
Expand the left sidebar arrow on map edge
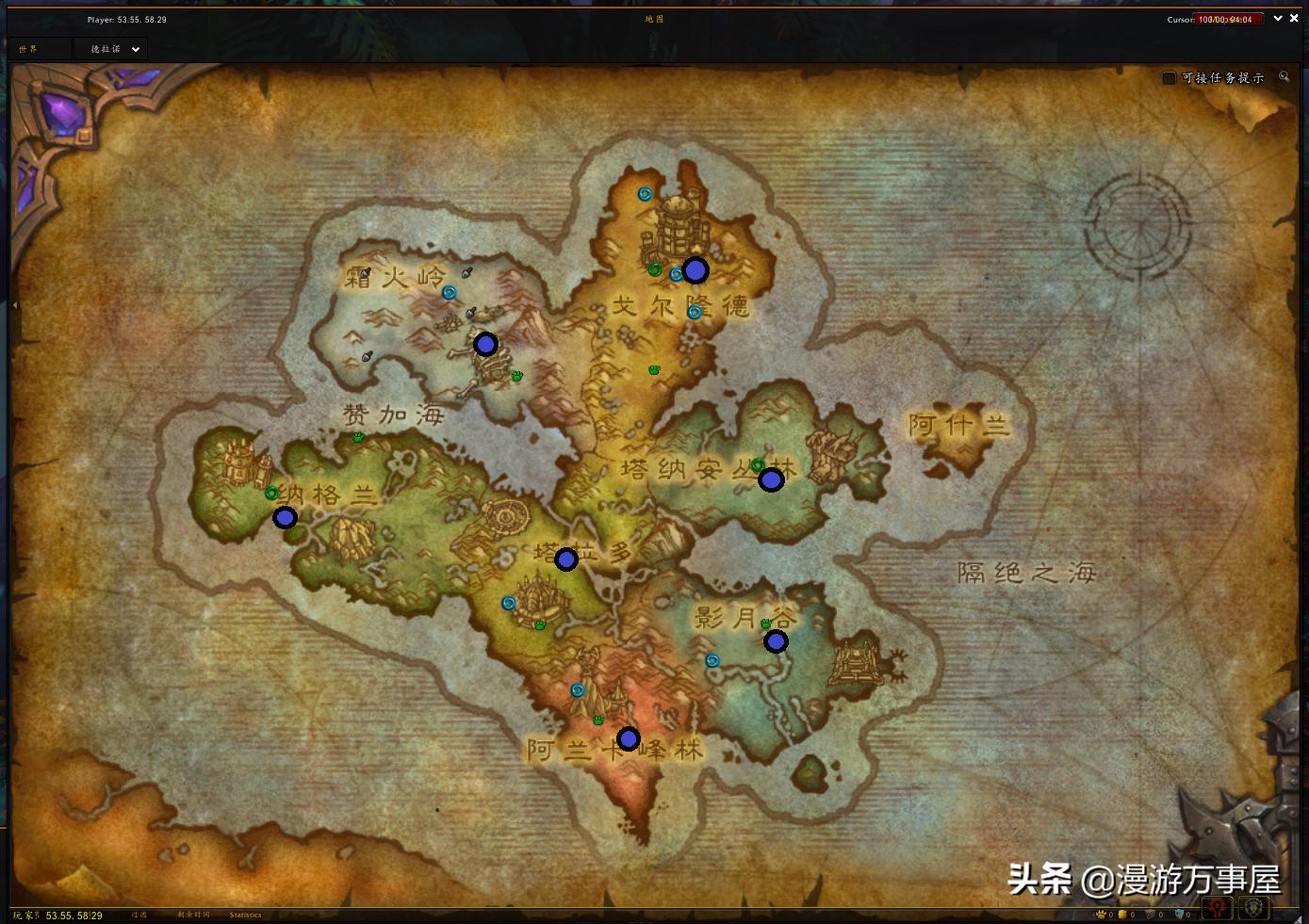coord(16,303)
